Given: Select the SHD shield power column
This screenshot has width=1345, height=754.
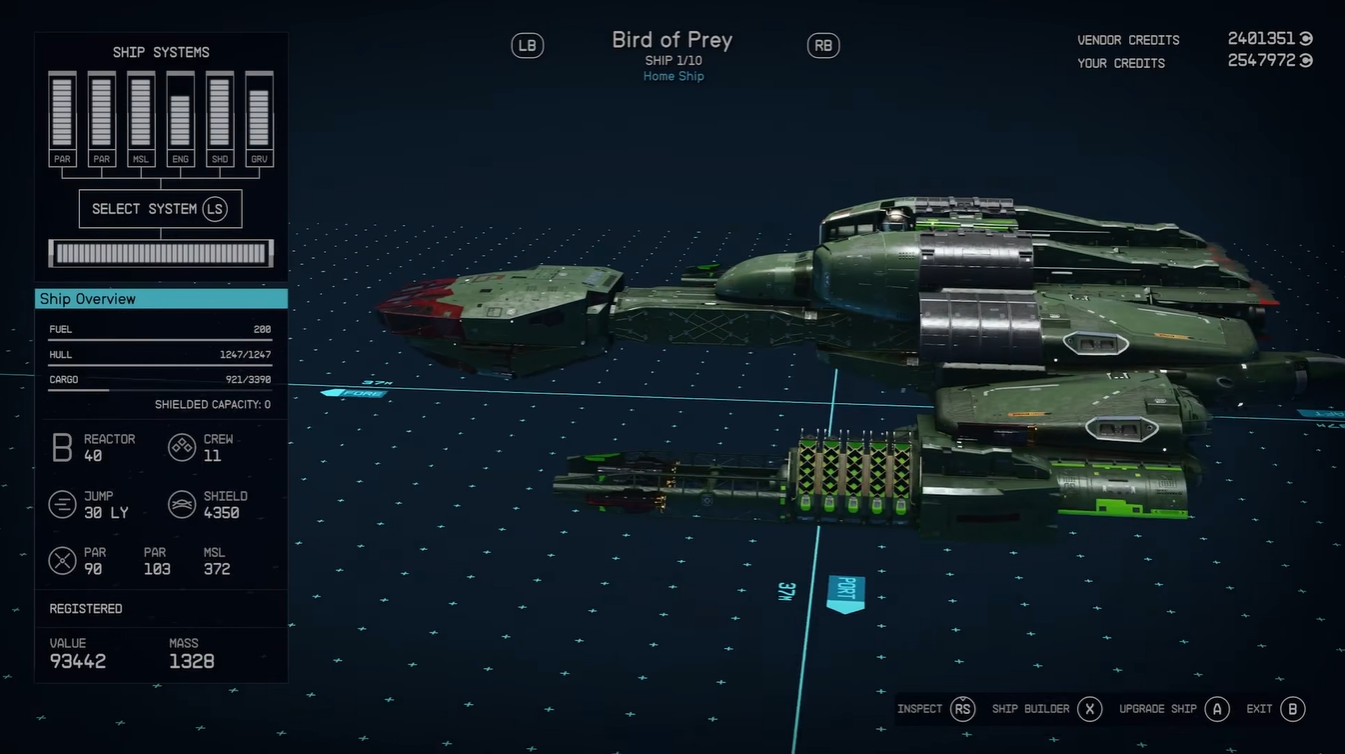Looking at the screenshot, I should pos(220,118).
